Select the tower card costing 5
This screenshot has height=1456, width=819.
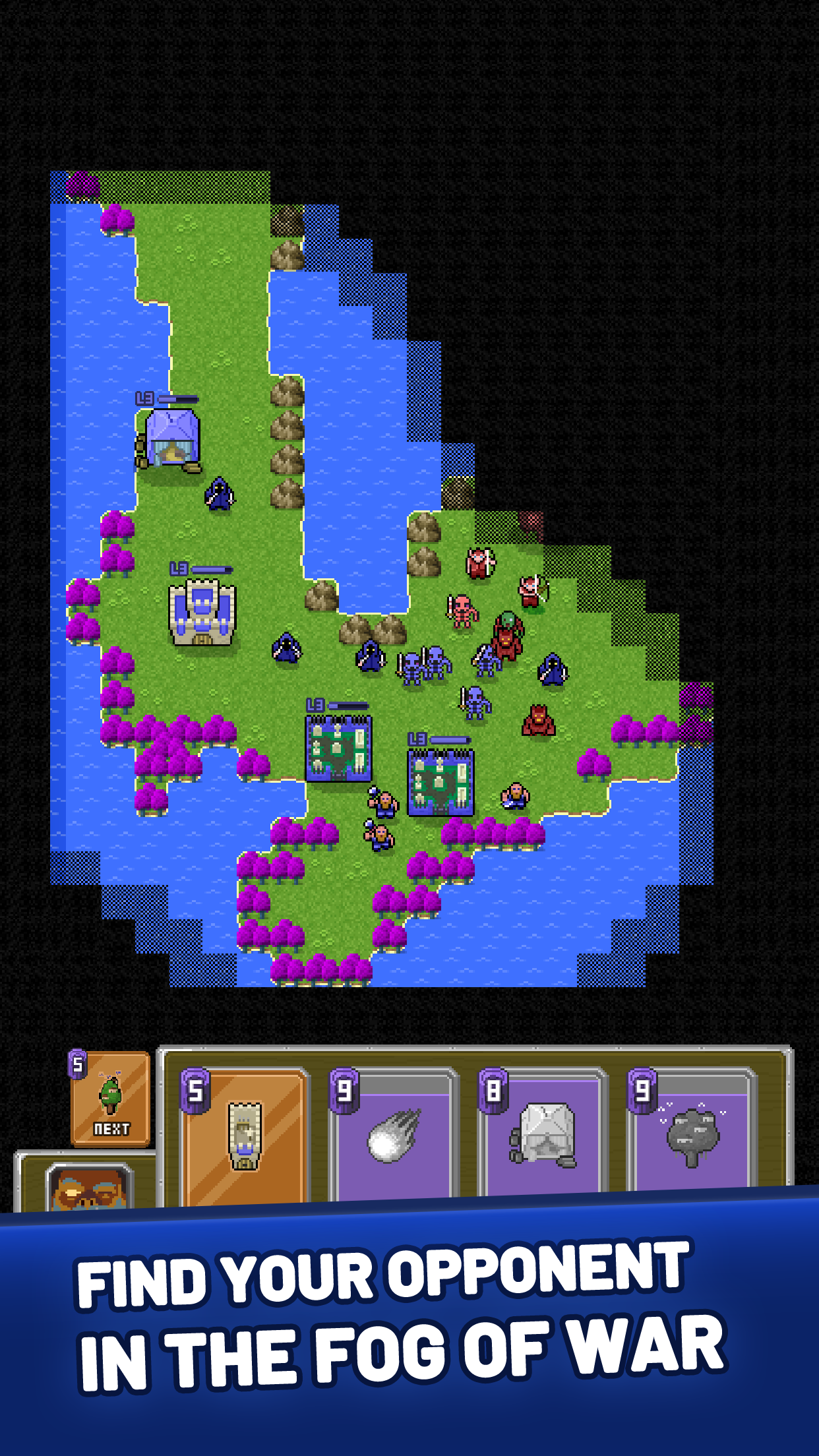243,1136
